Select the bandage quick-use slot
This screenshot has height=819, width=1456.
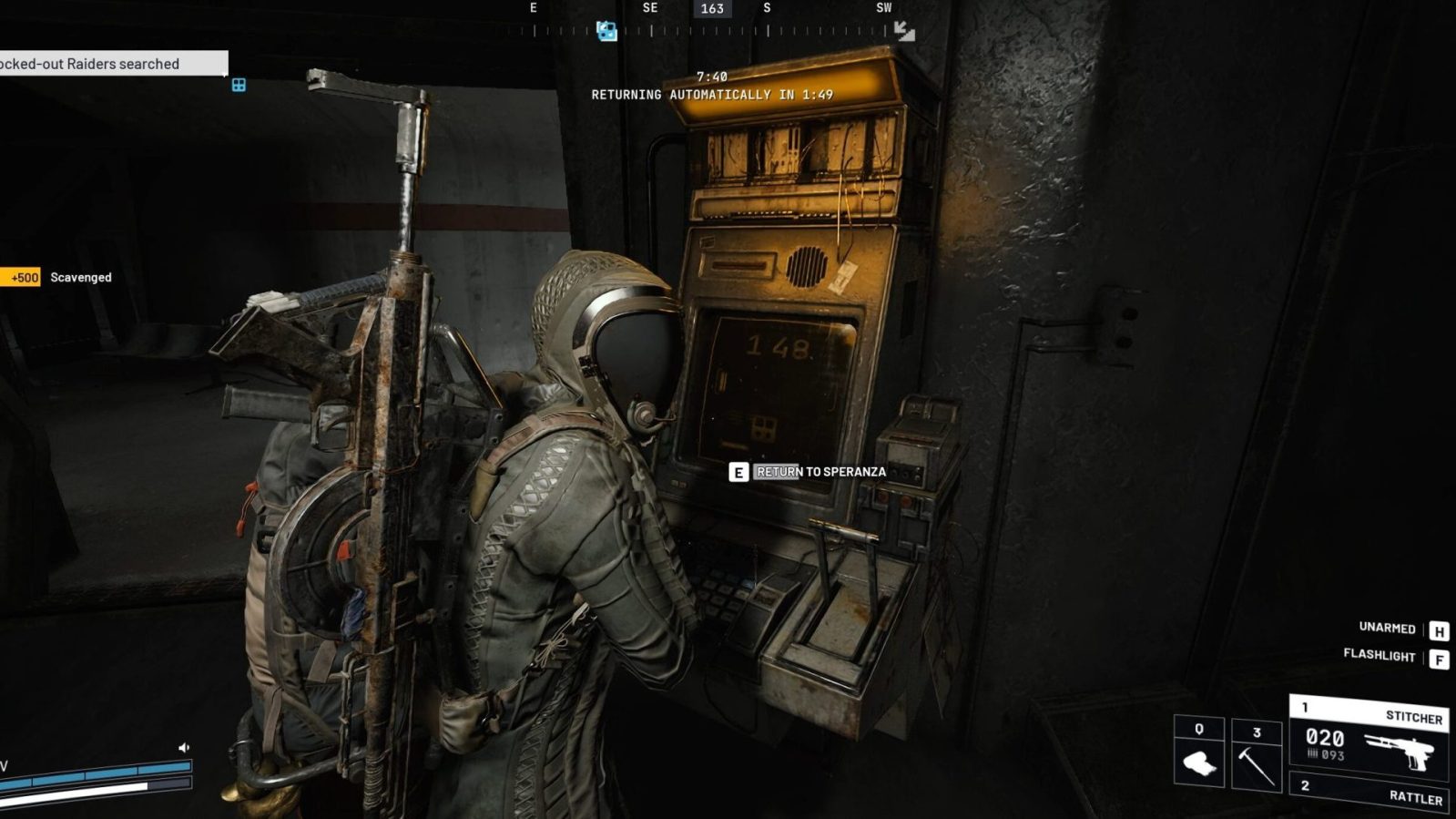[1198, 752]
